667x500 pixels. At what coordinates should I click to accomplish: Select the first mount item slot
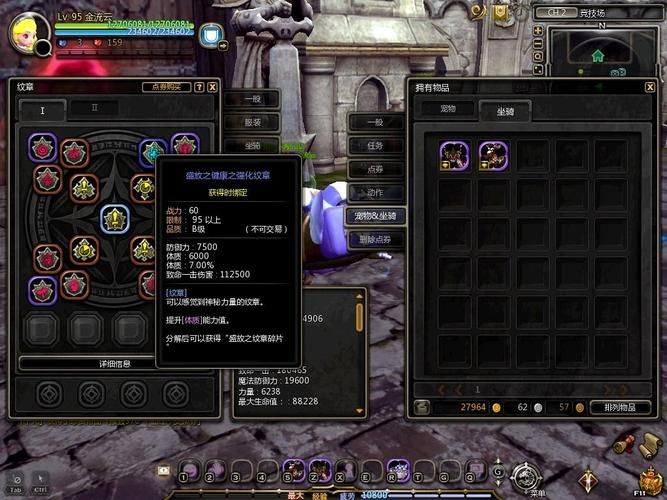(456, 155)
